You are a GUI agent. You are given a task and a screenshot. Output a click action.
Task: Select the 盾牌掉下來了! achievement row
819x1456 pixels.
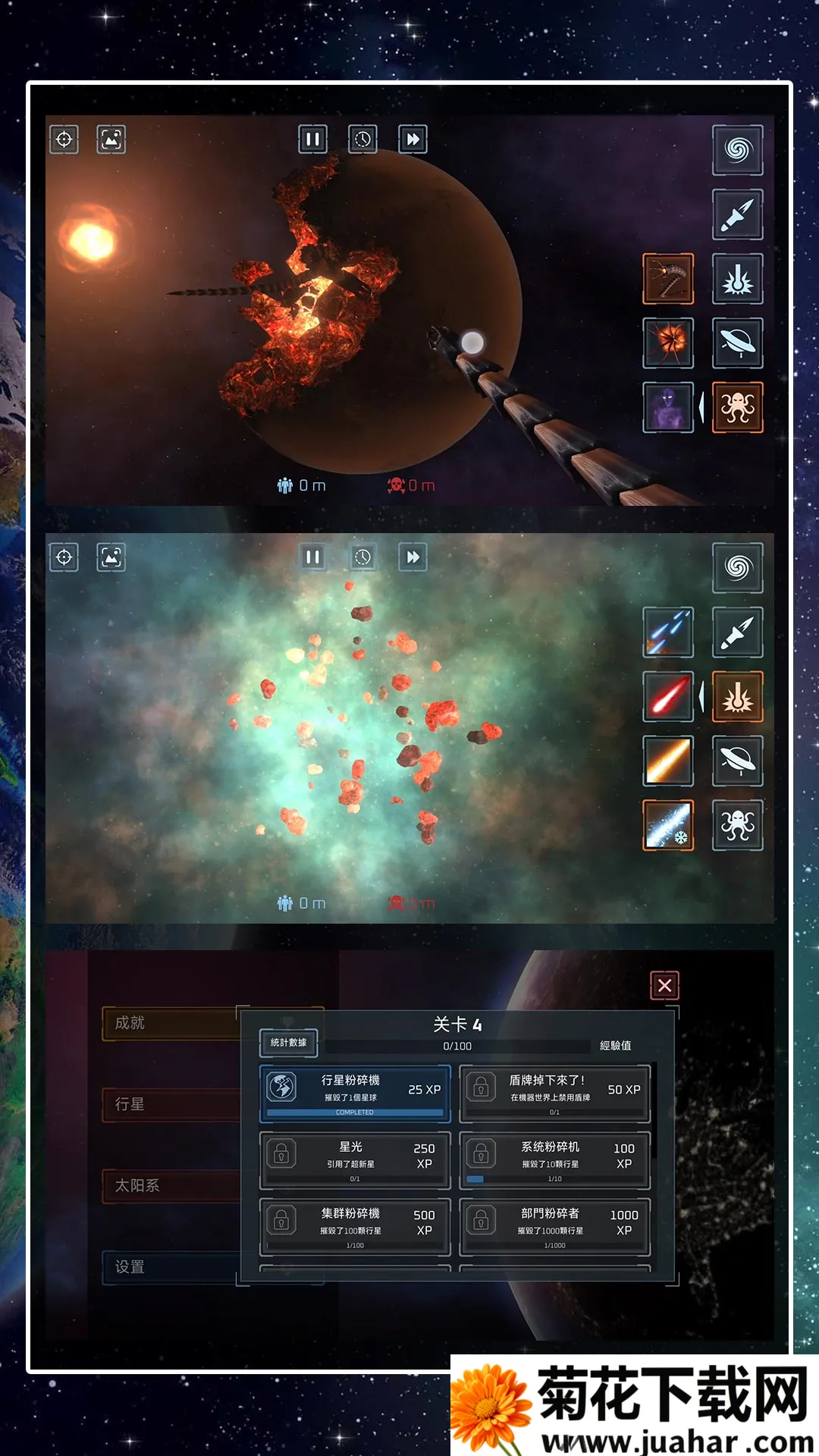pos(554,1093)
